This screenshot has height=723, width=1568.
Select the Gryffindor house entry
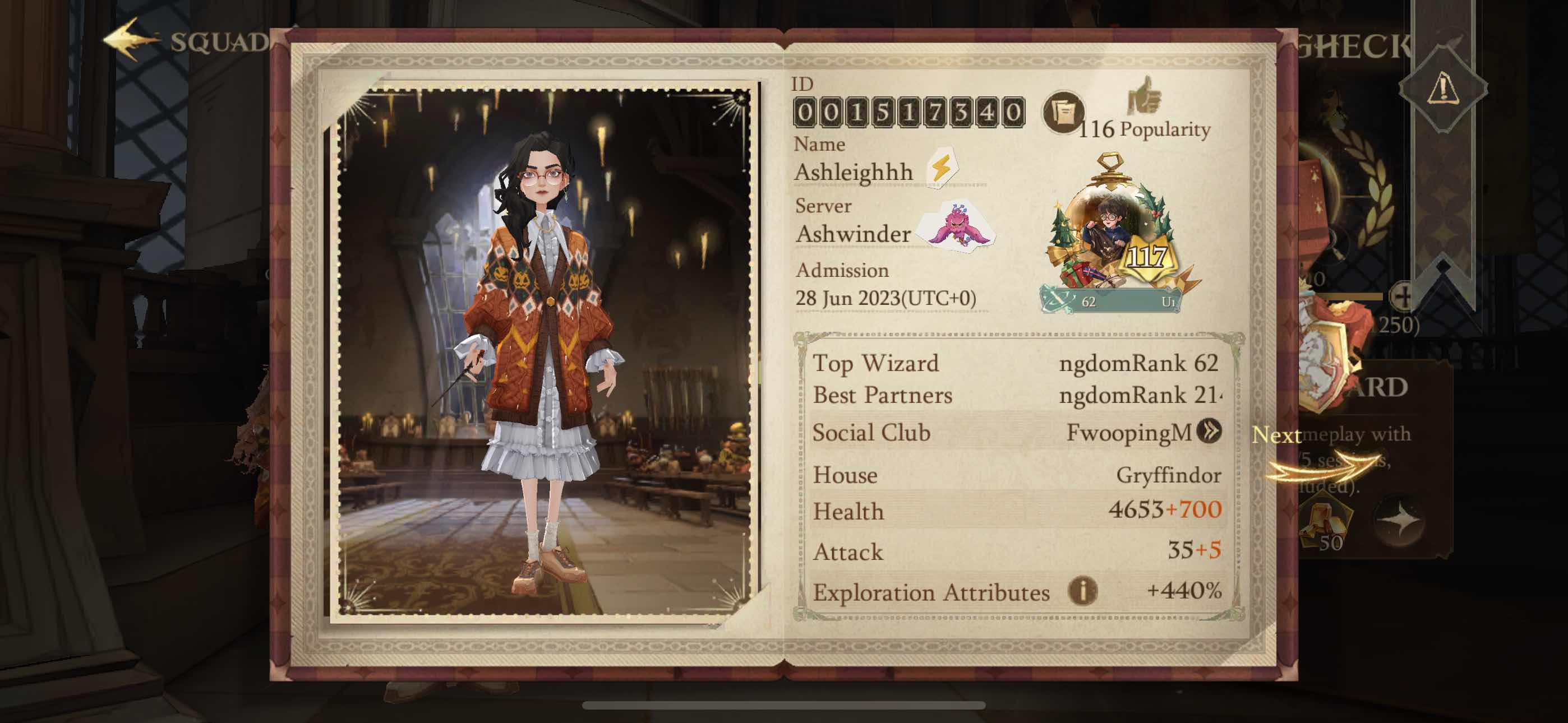1017,475
